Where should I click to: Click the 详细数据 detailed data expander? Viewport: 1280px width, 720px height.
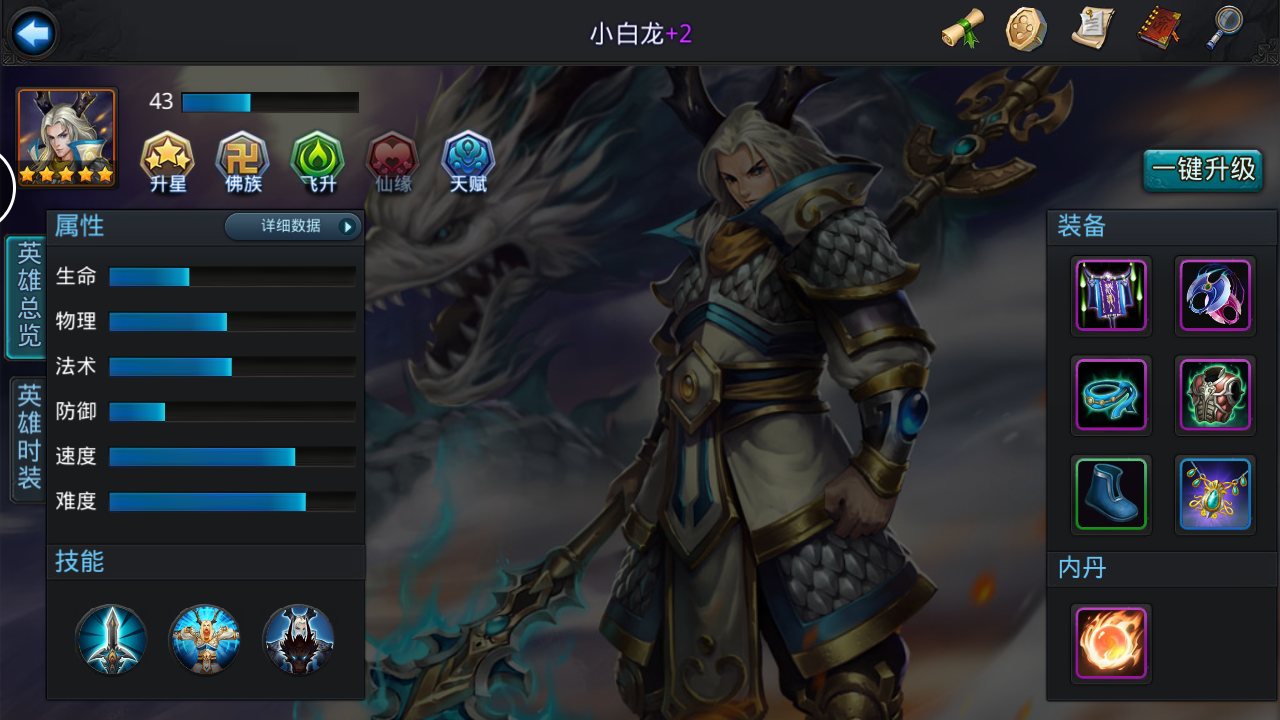[294, 227]
